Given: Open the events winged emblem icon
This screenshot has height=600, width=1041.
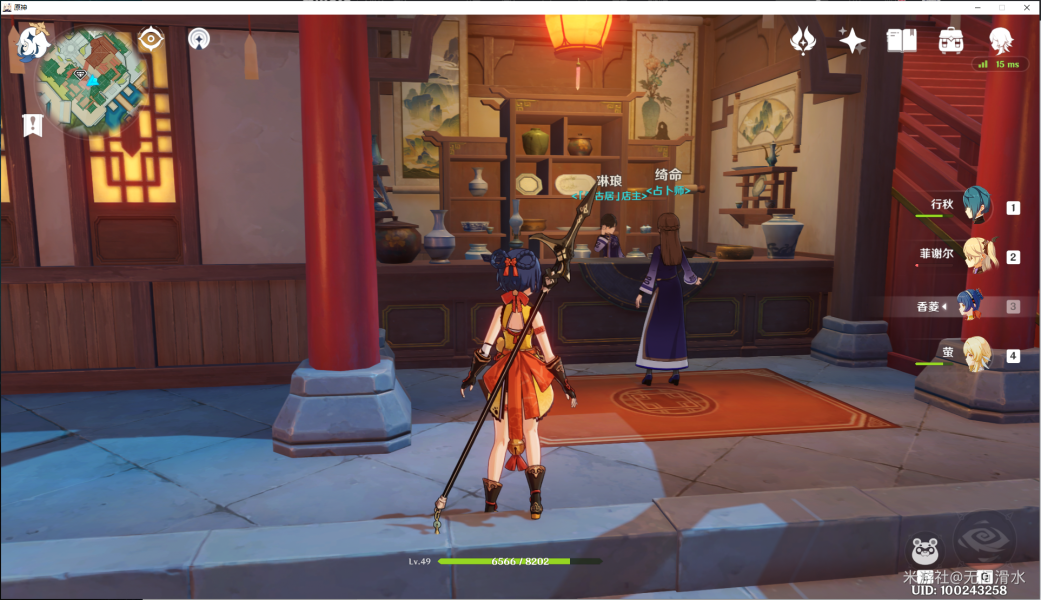Looking at the screenshot, I should (x=803, y=40).
